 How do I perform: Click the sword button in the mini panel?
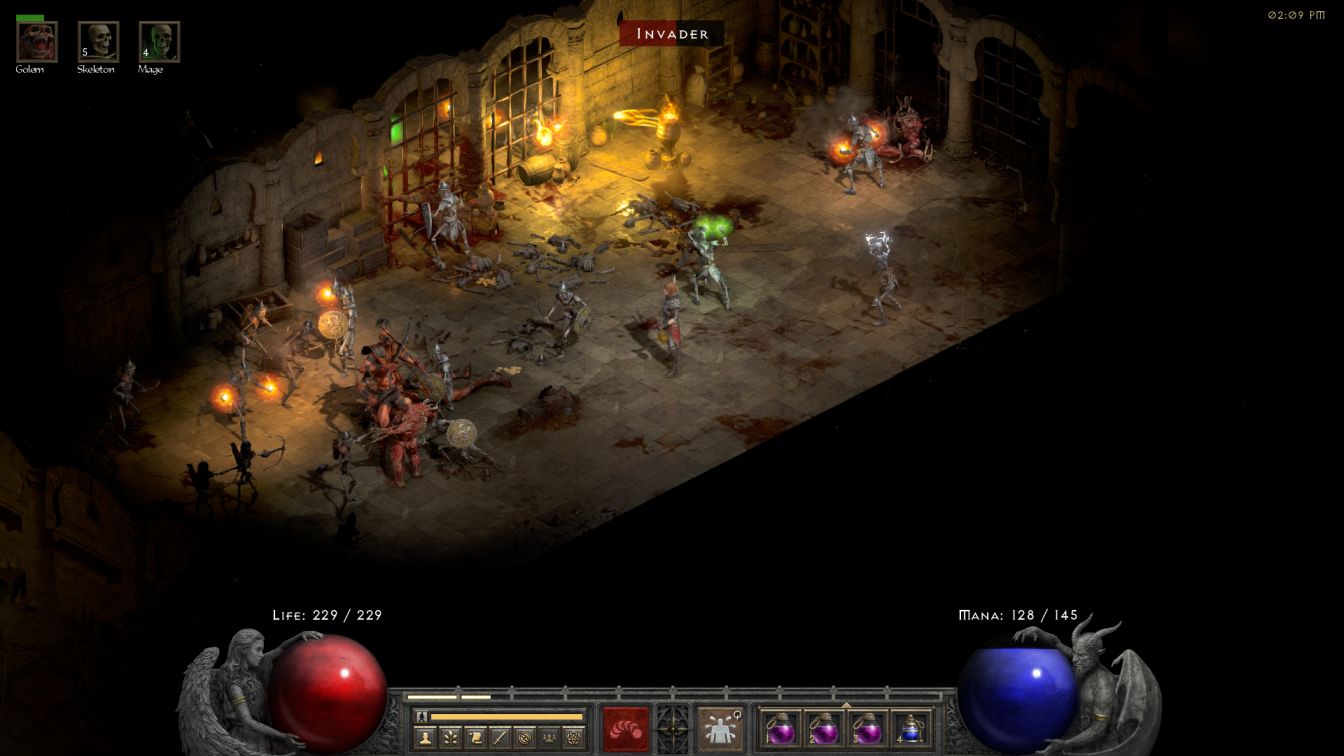[x=500, y=738]
